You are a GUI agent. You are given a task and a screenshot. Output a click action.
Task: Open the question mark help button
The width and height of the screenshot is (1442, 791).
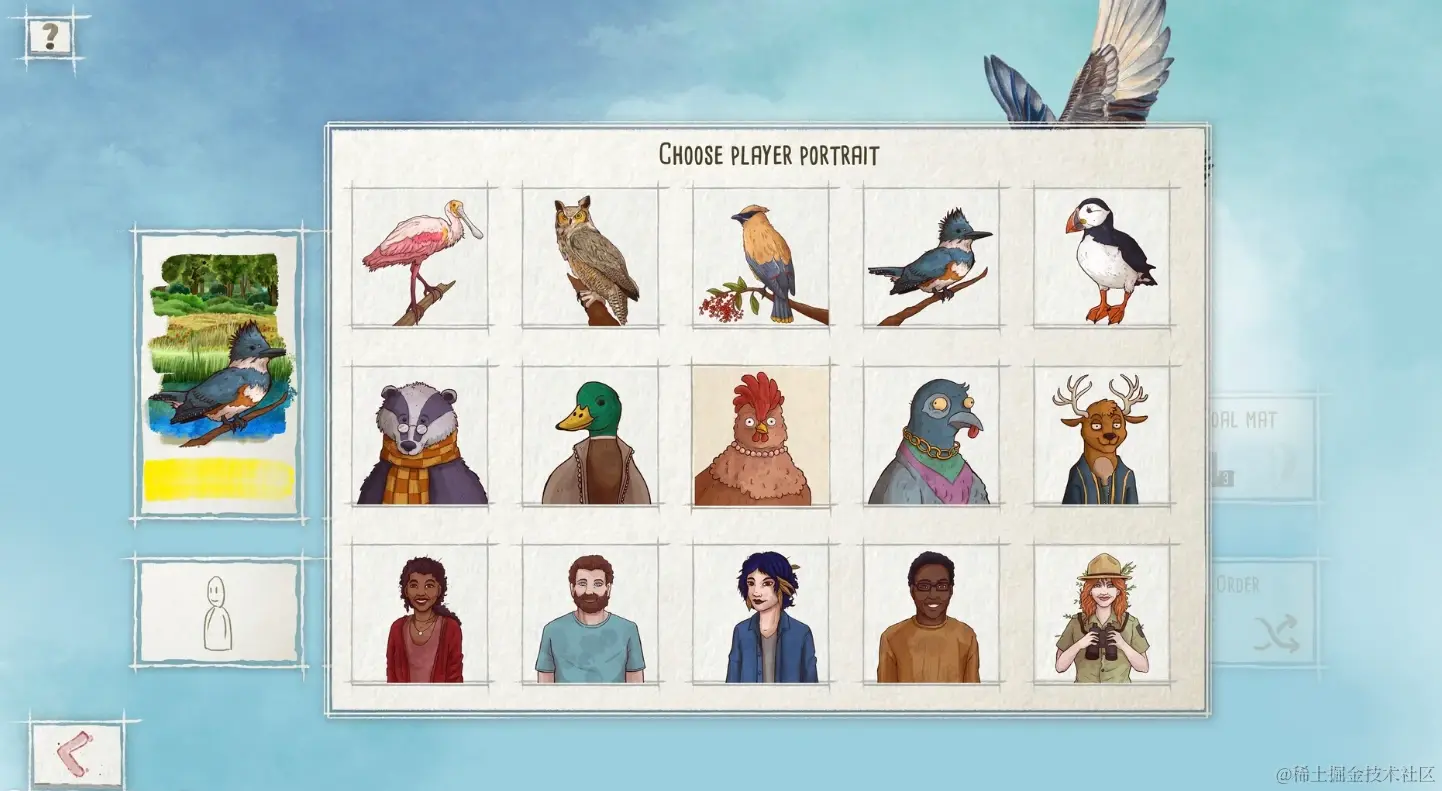point(49,38)
